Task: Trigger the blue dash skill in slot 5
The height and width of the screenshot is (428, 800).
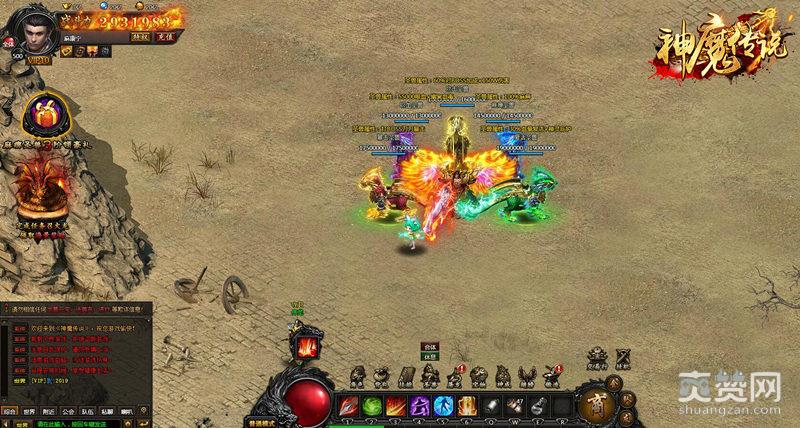Action: click(x=444, y=406)
